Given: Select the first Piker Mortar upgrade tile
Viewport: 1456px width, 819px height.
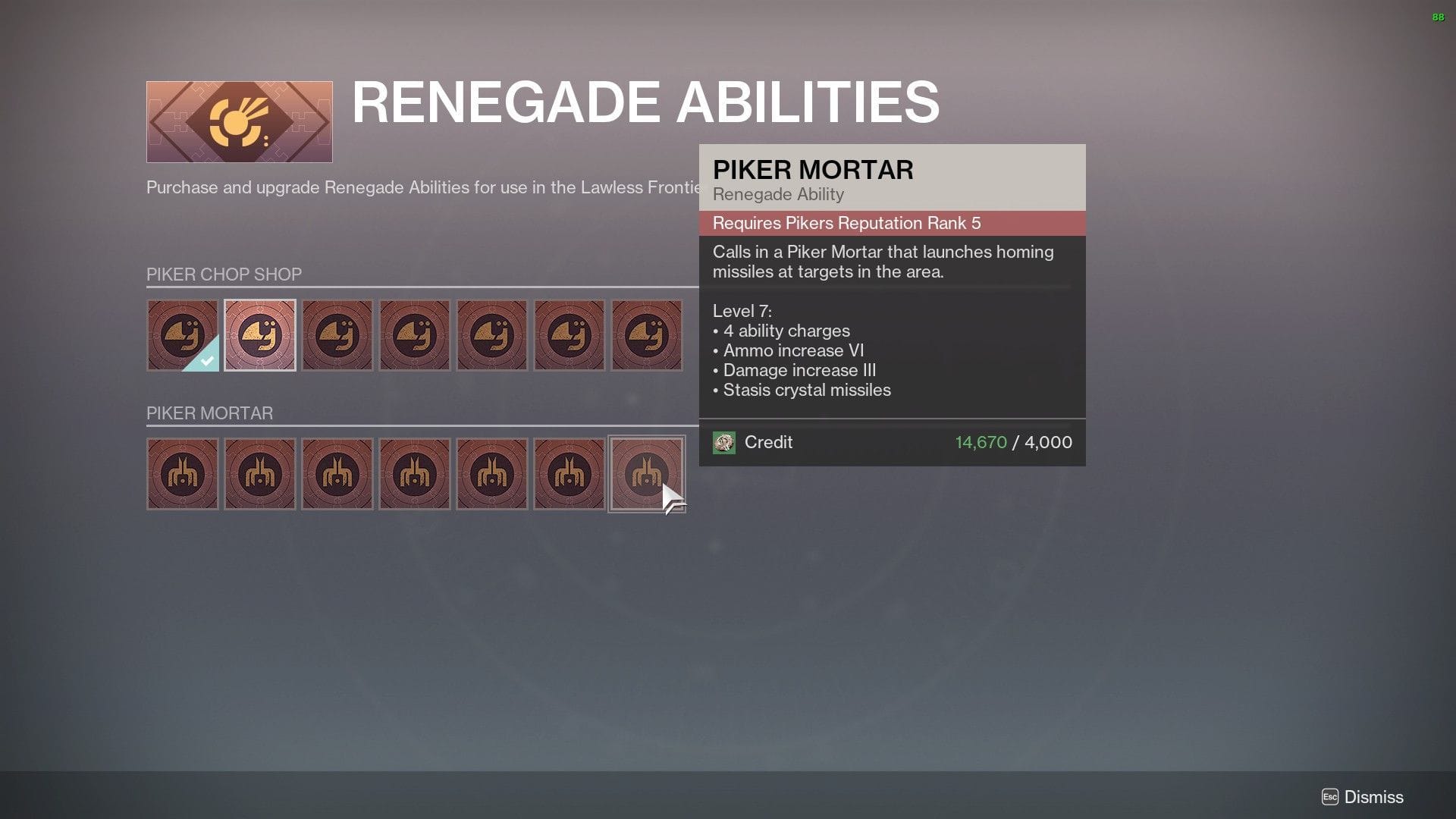Looking at the screenshot, I should (x=183, y=473).
